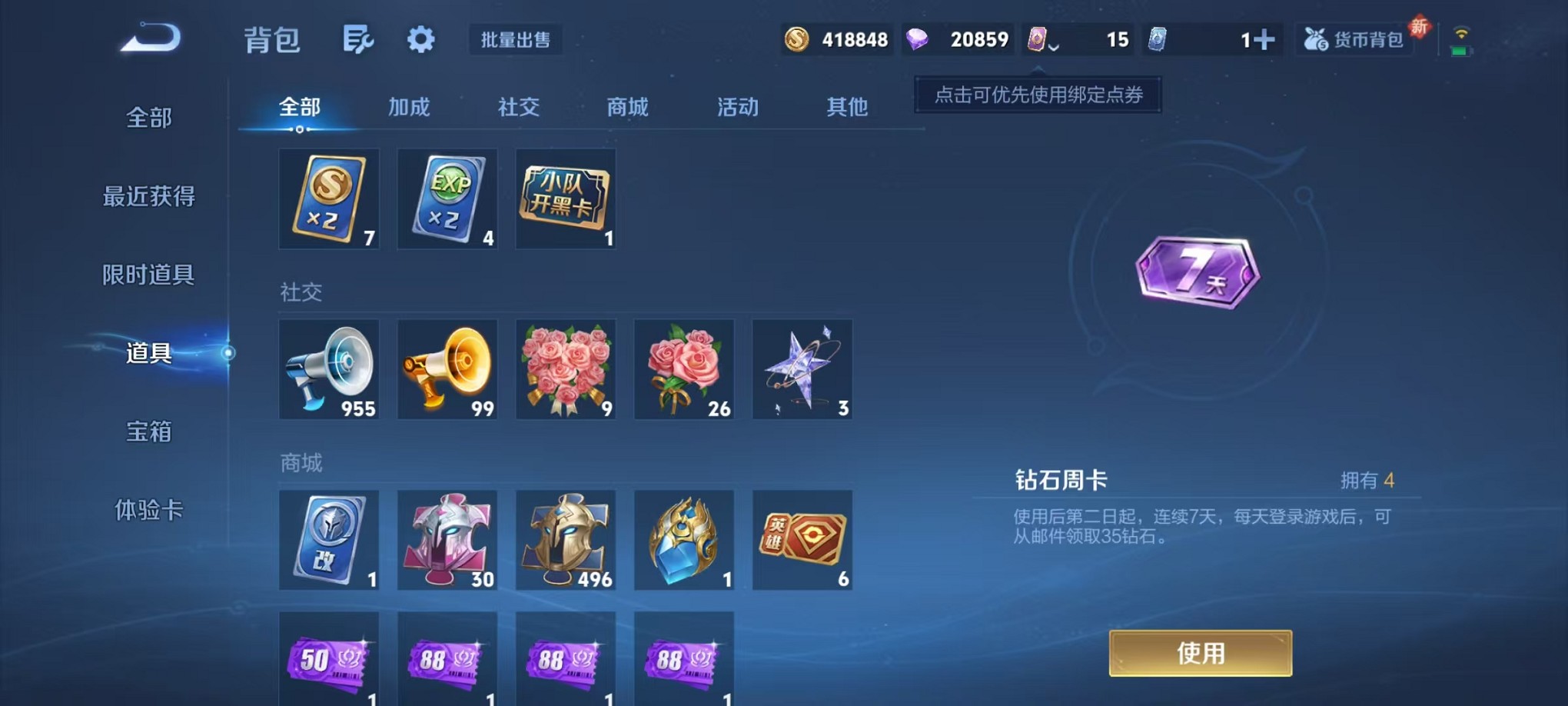Open the EXP double card item
The image size is (1568, 706).
(x=447, y=198)
